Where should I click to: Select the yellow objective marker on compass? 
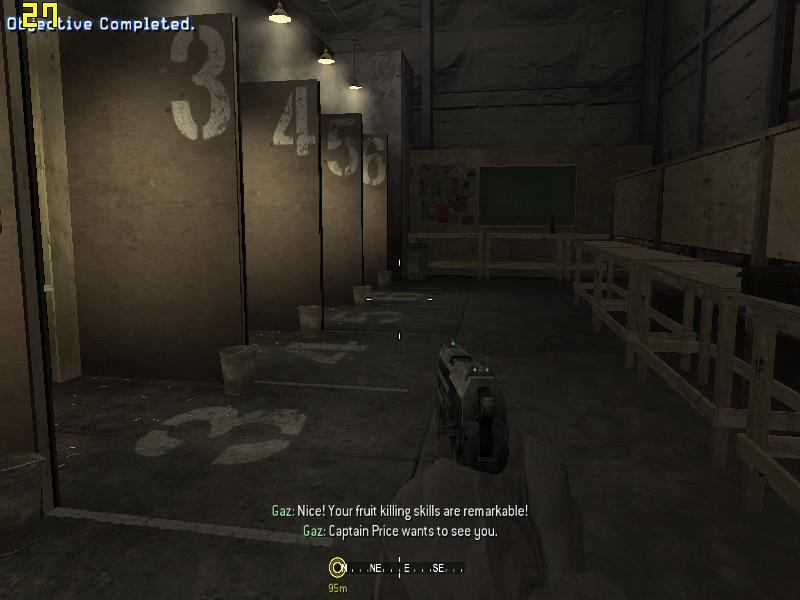click(x=337, y=568)
